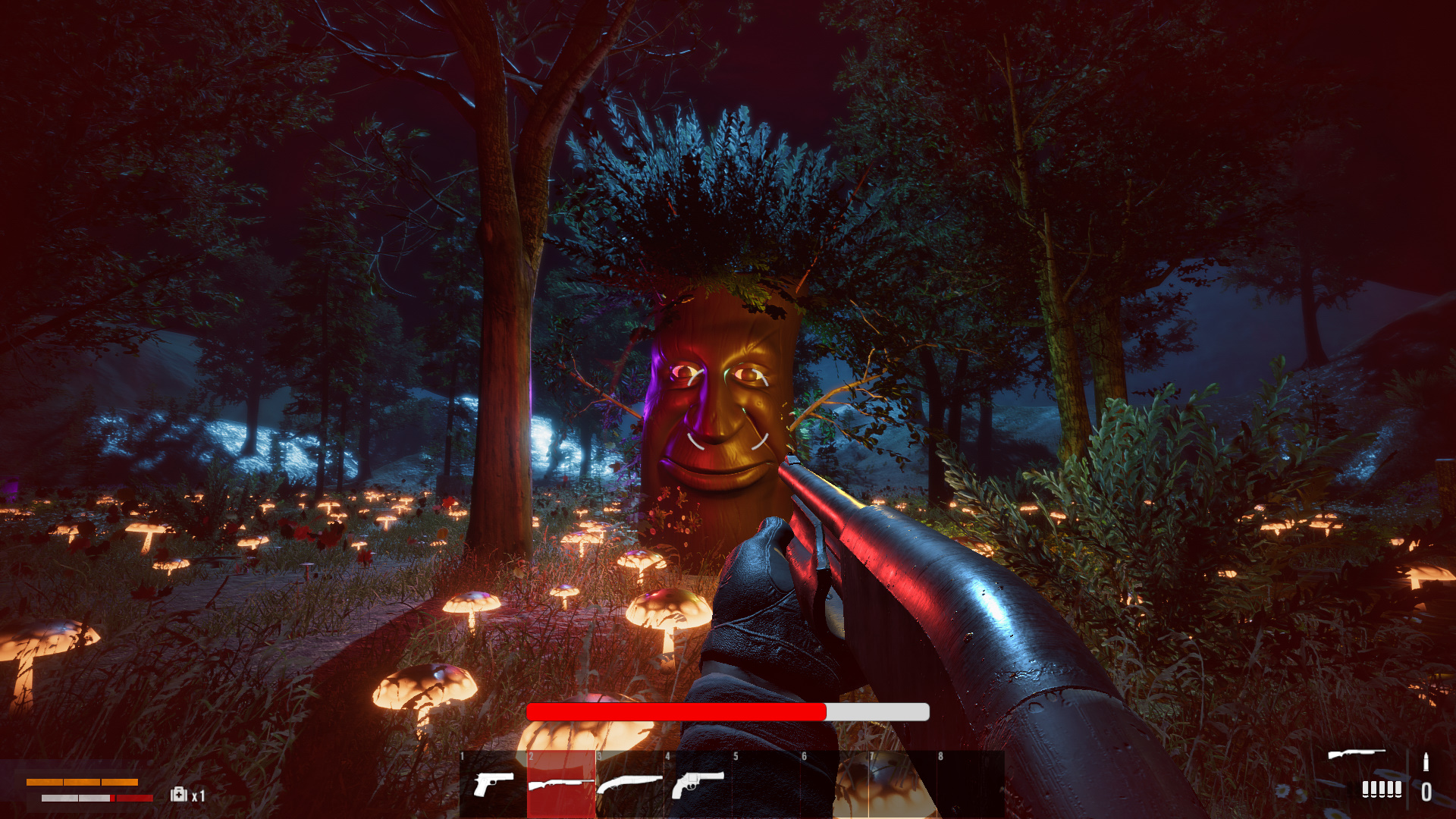
Task: Click the red enemy health bar above the hotbar
Action: [x=675, y=713]
